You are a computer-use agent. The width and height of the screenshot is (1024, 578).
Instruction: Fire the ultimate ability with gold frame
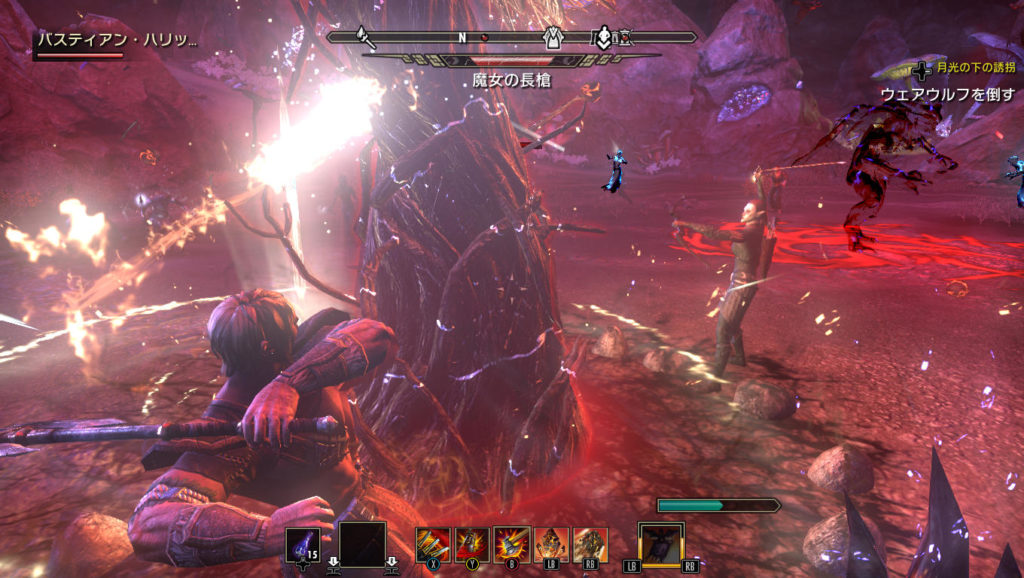click(x=661, y=544)
